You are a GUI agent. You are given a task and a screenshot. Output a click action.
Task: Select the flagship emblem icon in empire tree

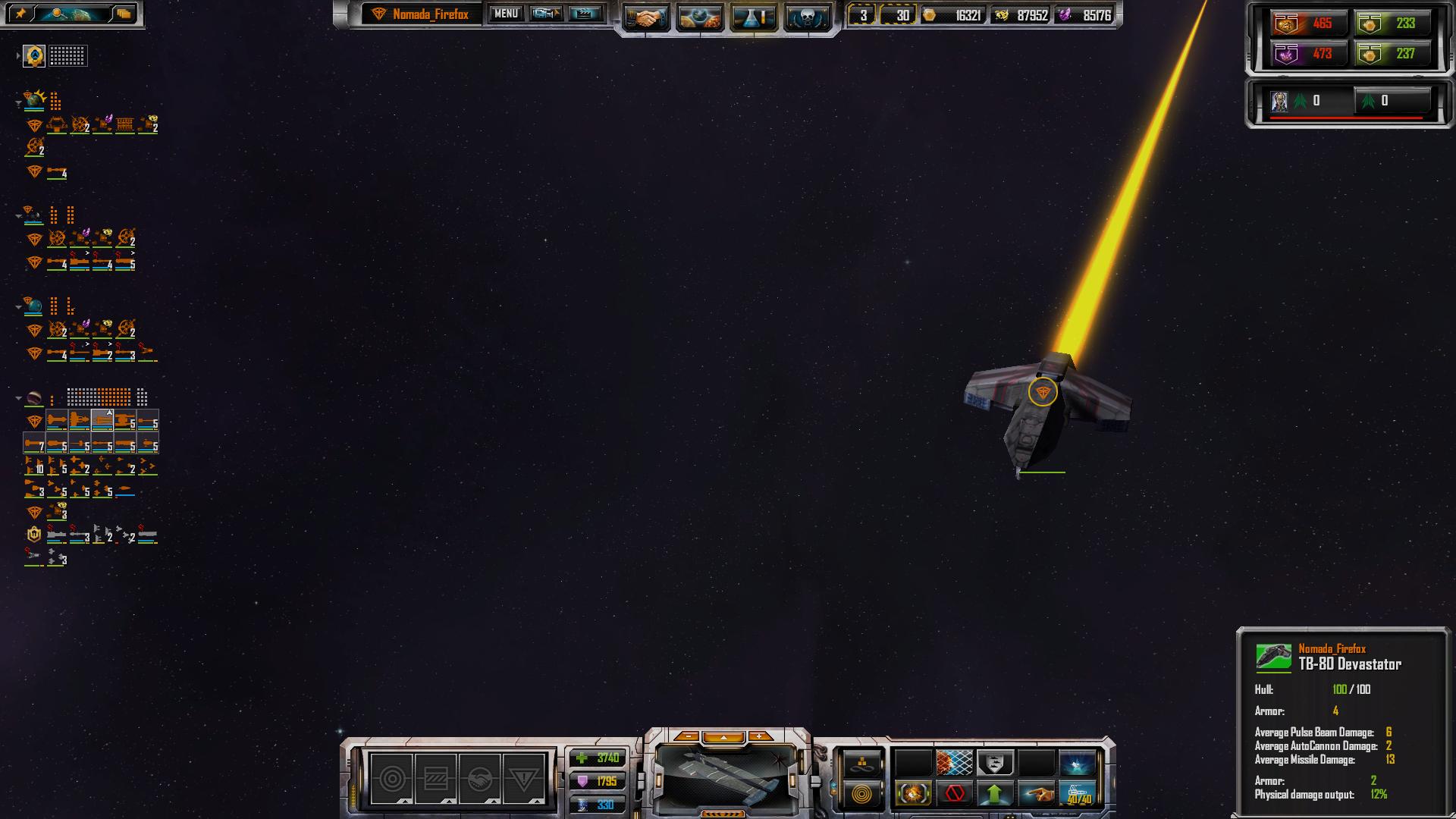(34, 56)
